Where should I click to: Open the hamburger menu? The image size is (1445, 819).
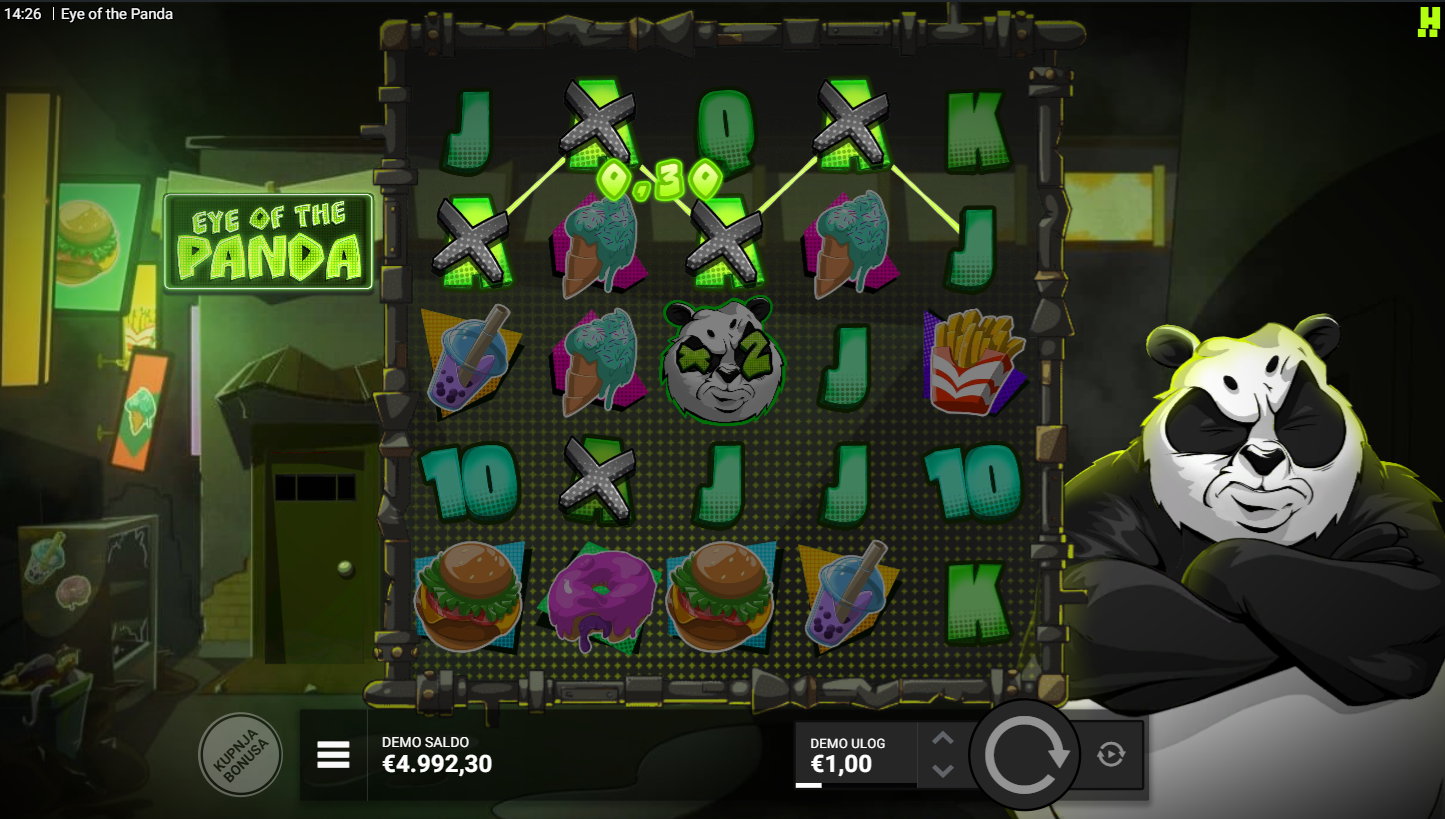click(x=333, y=755)
